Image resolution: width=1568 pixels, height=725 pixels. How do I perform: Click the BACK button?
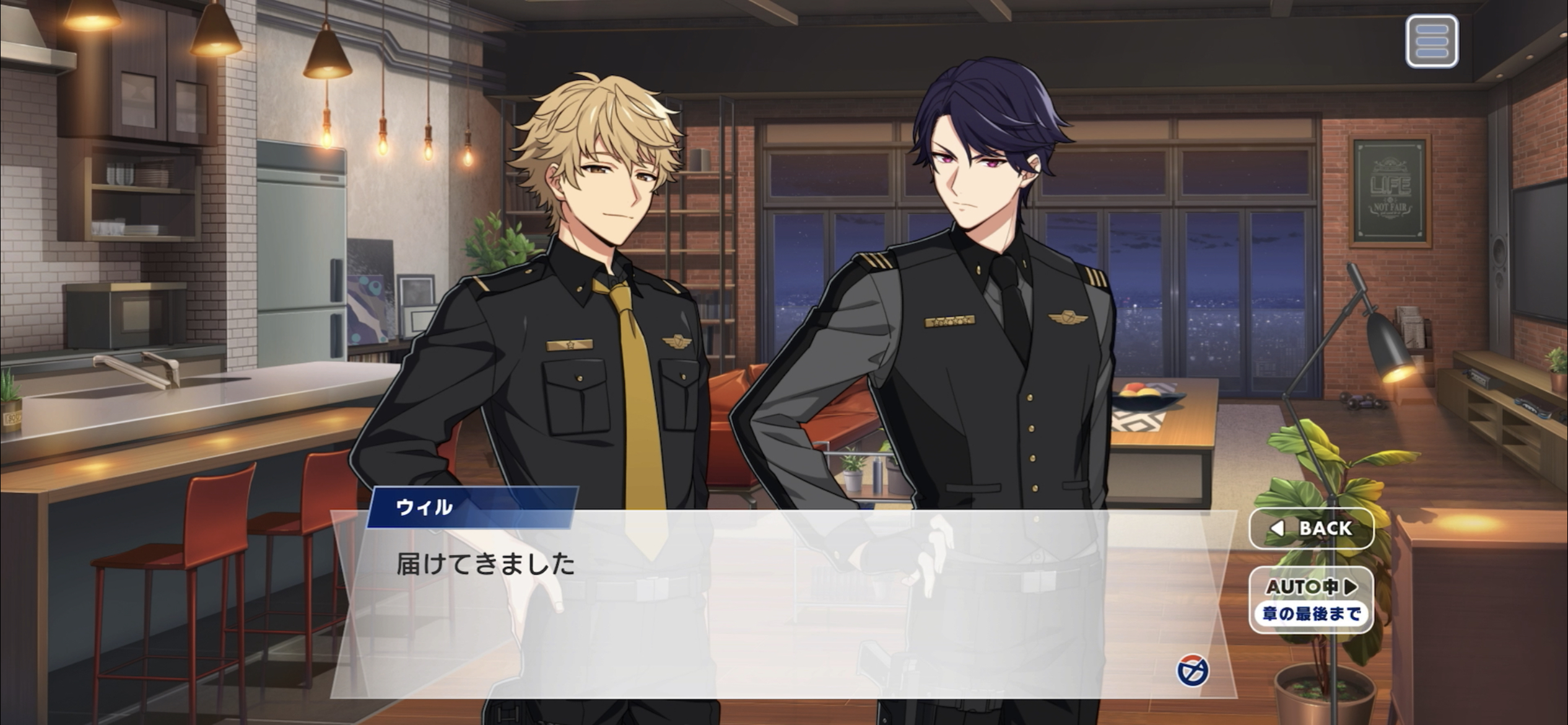click(x=1311, y=528)
